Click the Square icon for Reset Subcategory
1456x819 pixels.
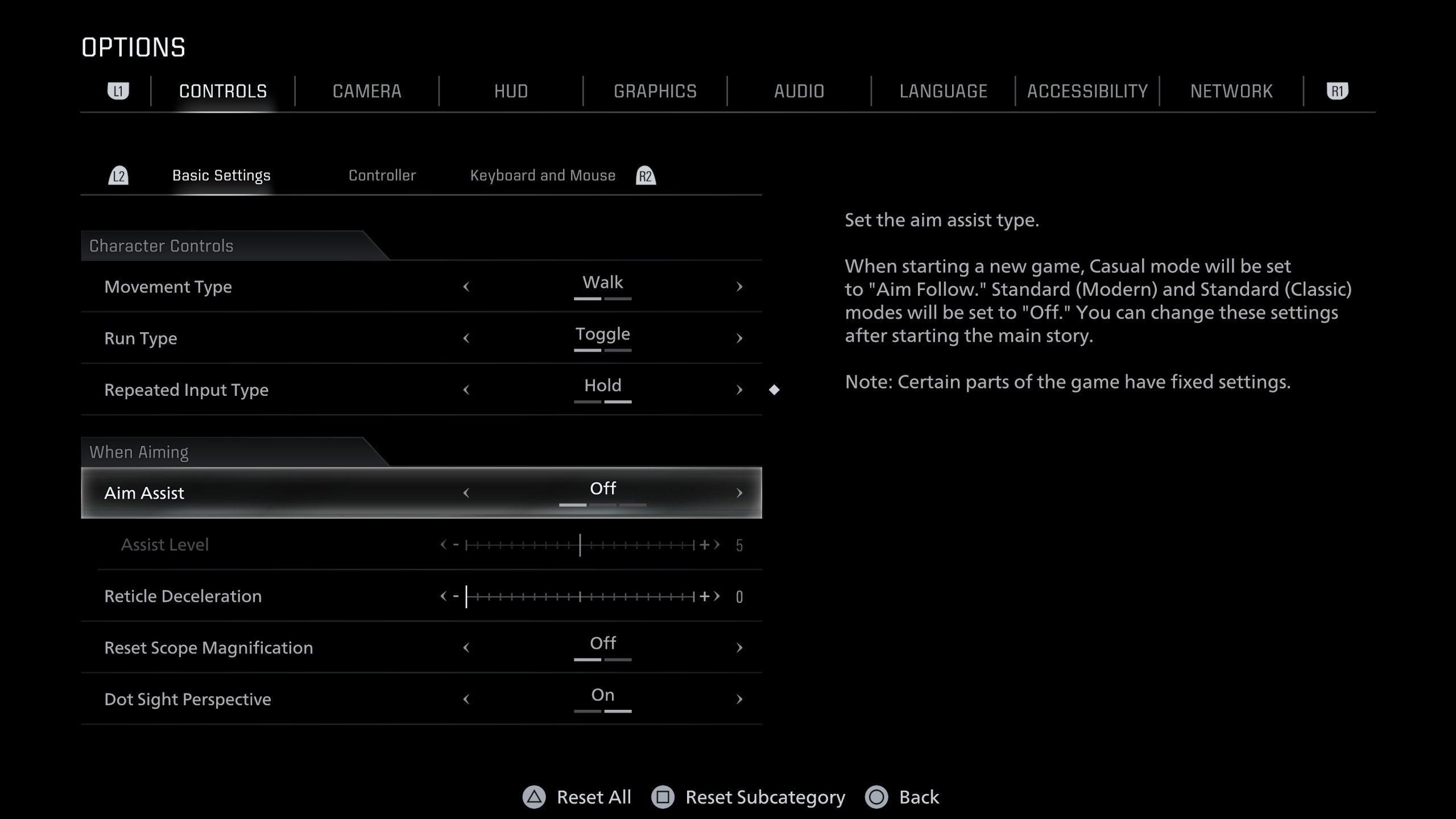point(663,797)
